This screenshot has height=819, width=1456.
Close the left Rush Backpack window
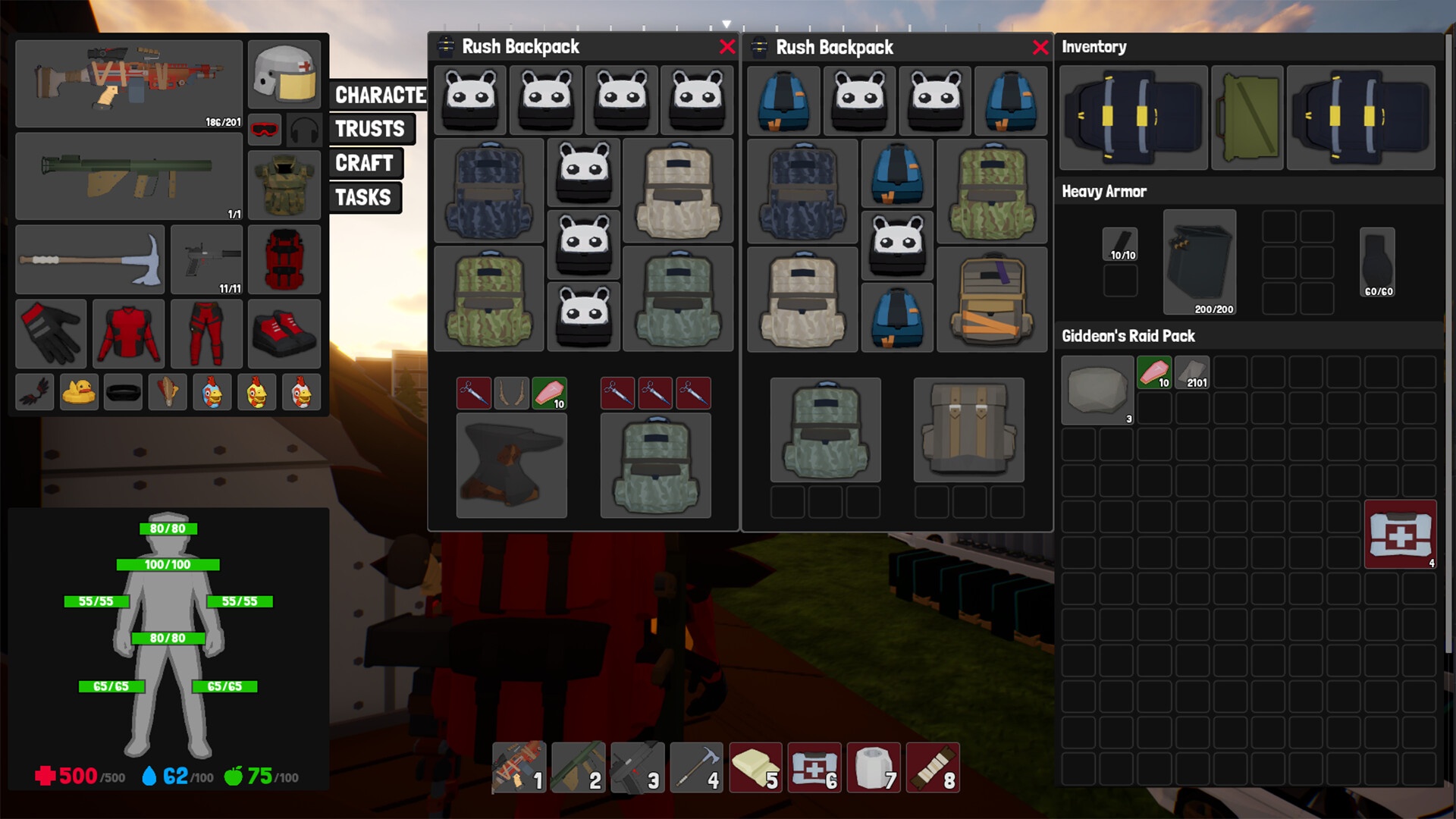click(x=727, y=47)
